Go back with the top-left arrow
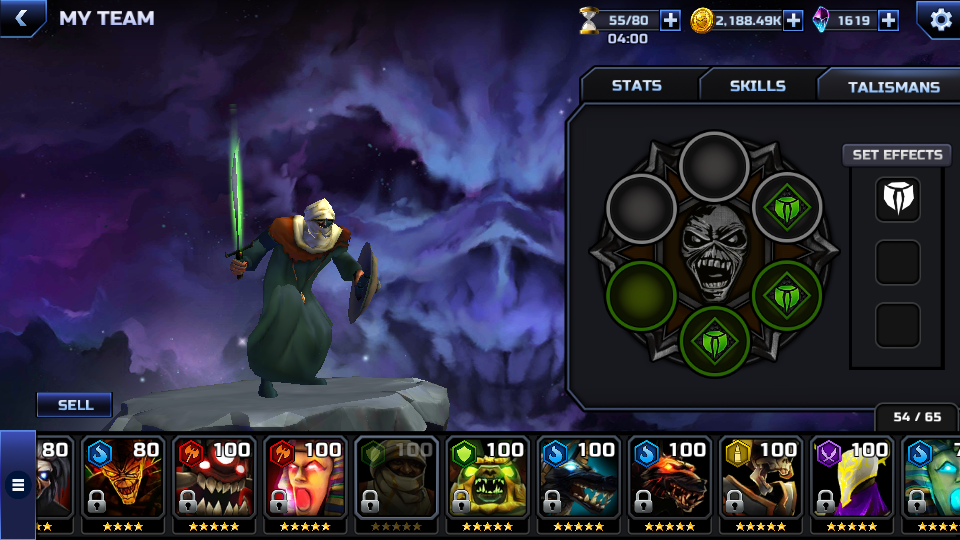The image size is (960, 540). click(x=20, y=17)
